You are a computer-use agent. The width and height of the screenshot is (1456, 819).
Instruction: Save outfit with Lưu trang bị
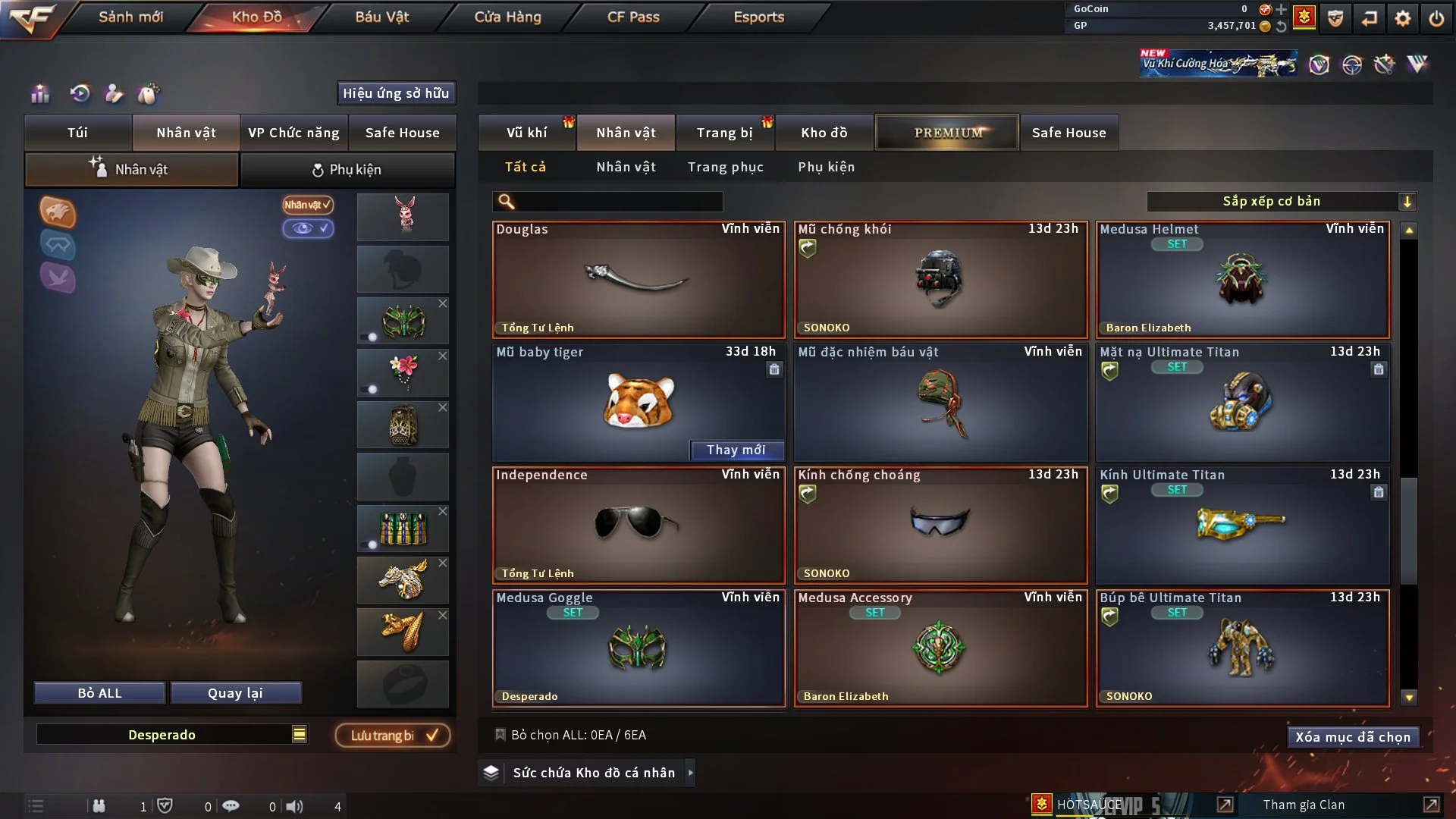[x=393, y=736]
